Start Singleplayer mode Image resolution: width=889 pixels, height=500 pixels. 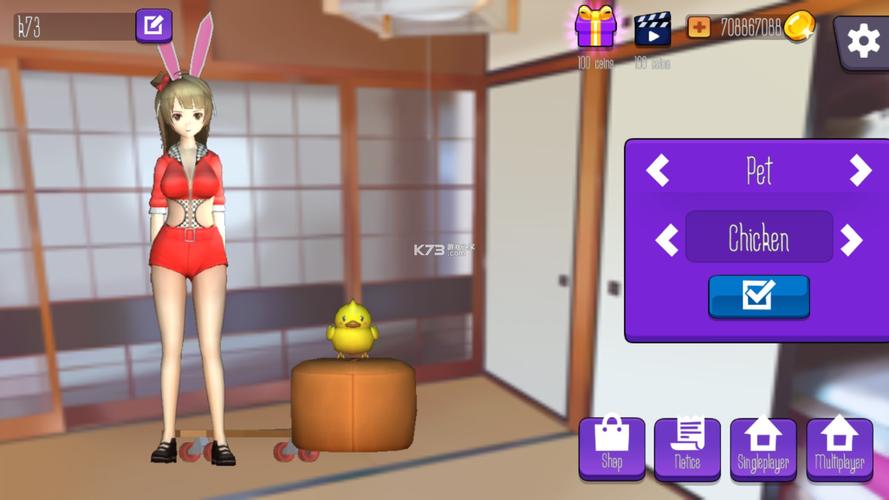click(x=763, y=447)
